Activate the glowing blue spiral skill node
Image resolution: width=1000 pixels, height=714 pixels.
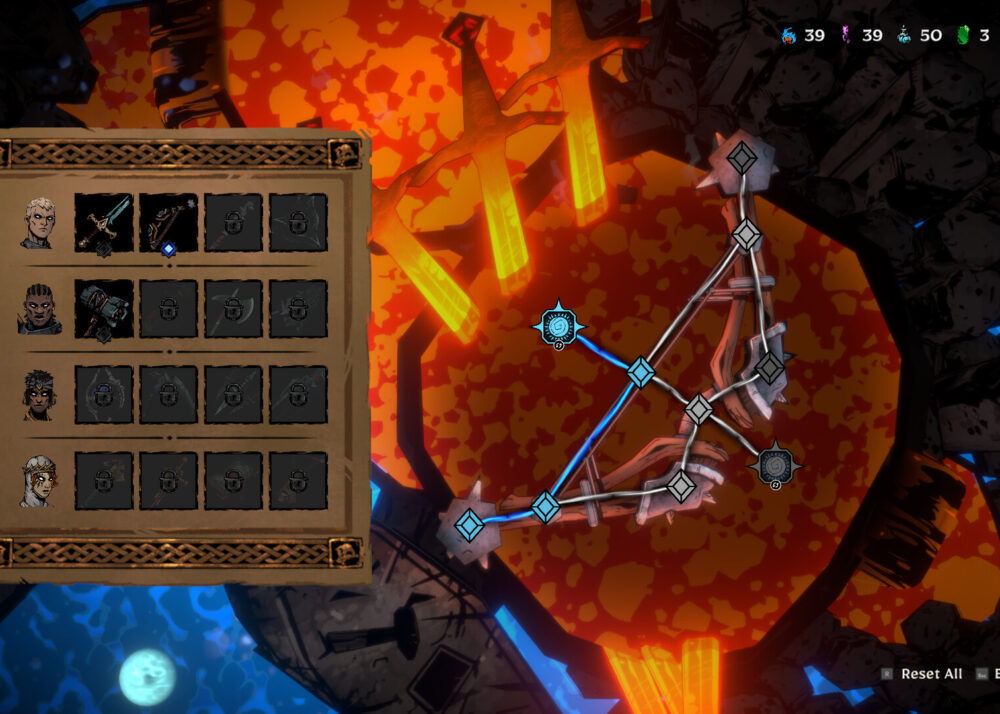tap(557, 325)
